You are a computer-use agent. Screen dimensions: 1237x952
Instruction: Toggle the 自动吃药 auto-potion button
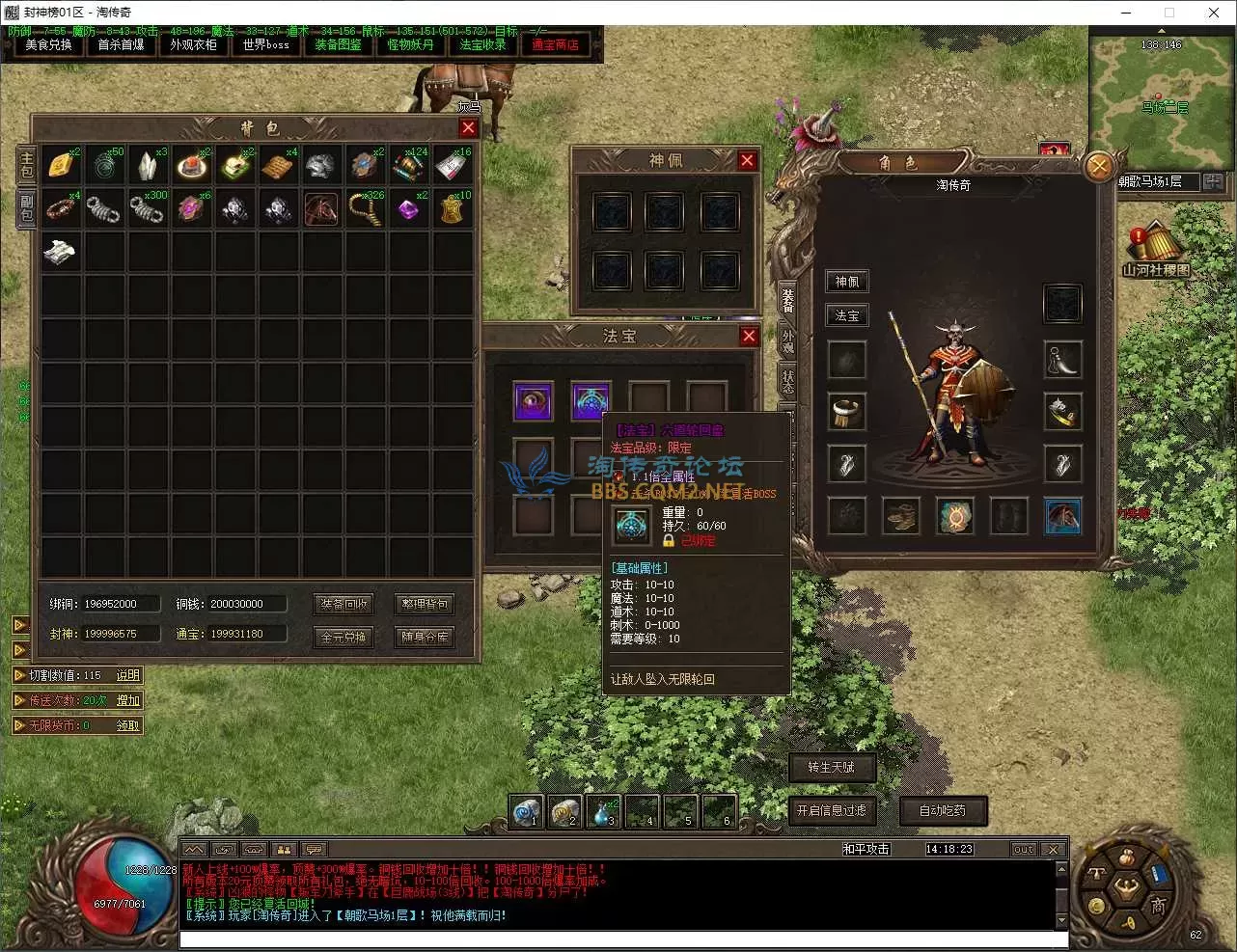942,810
